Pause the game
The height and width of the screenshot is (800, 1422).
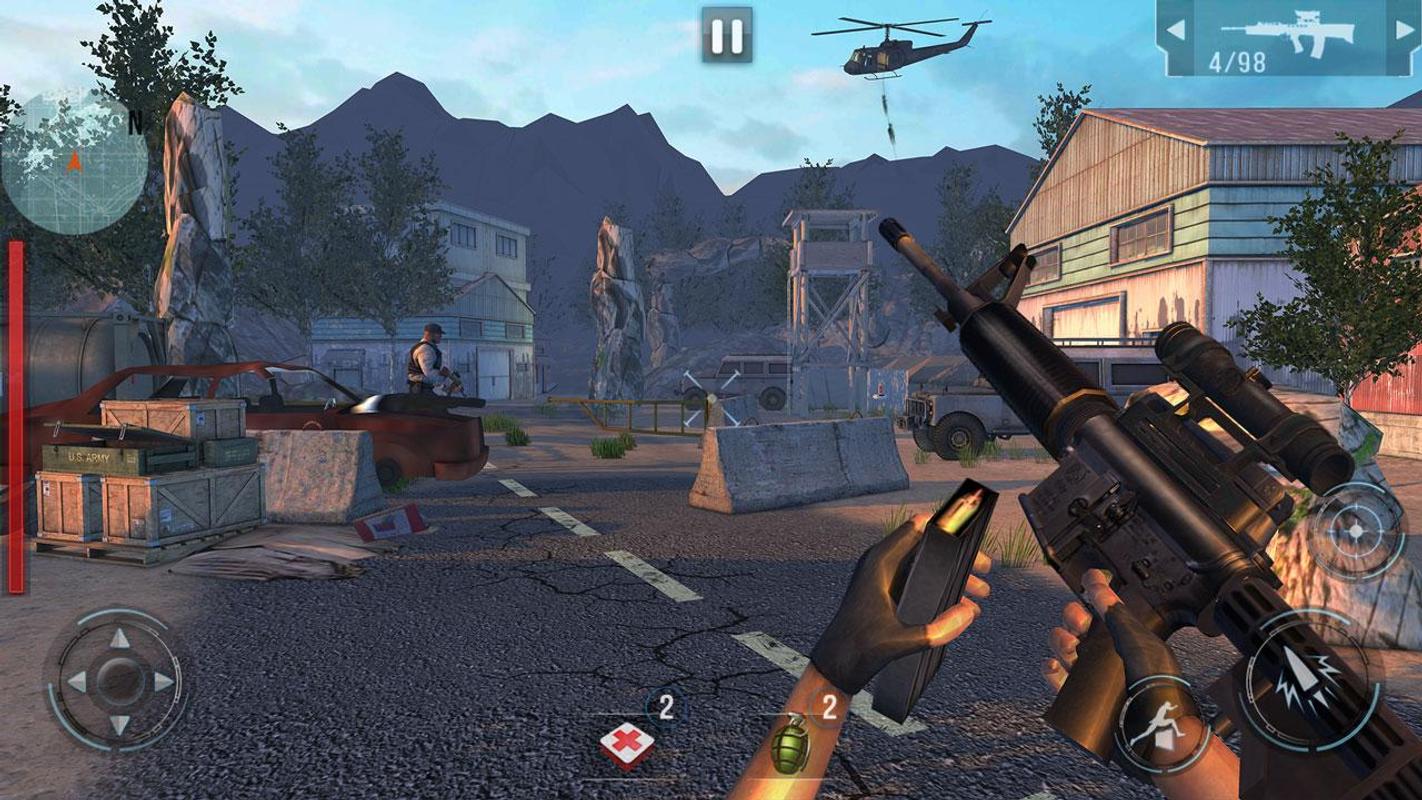(x=725, y=37)
